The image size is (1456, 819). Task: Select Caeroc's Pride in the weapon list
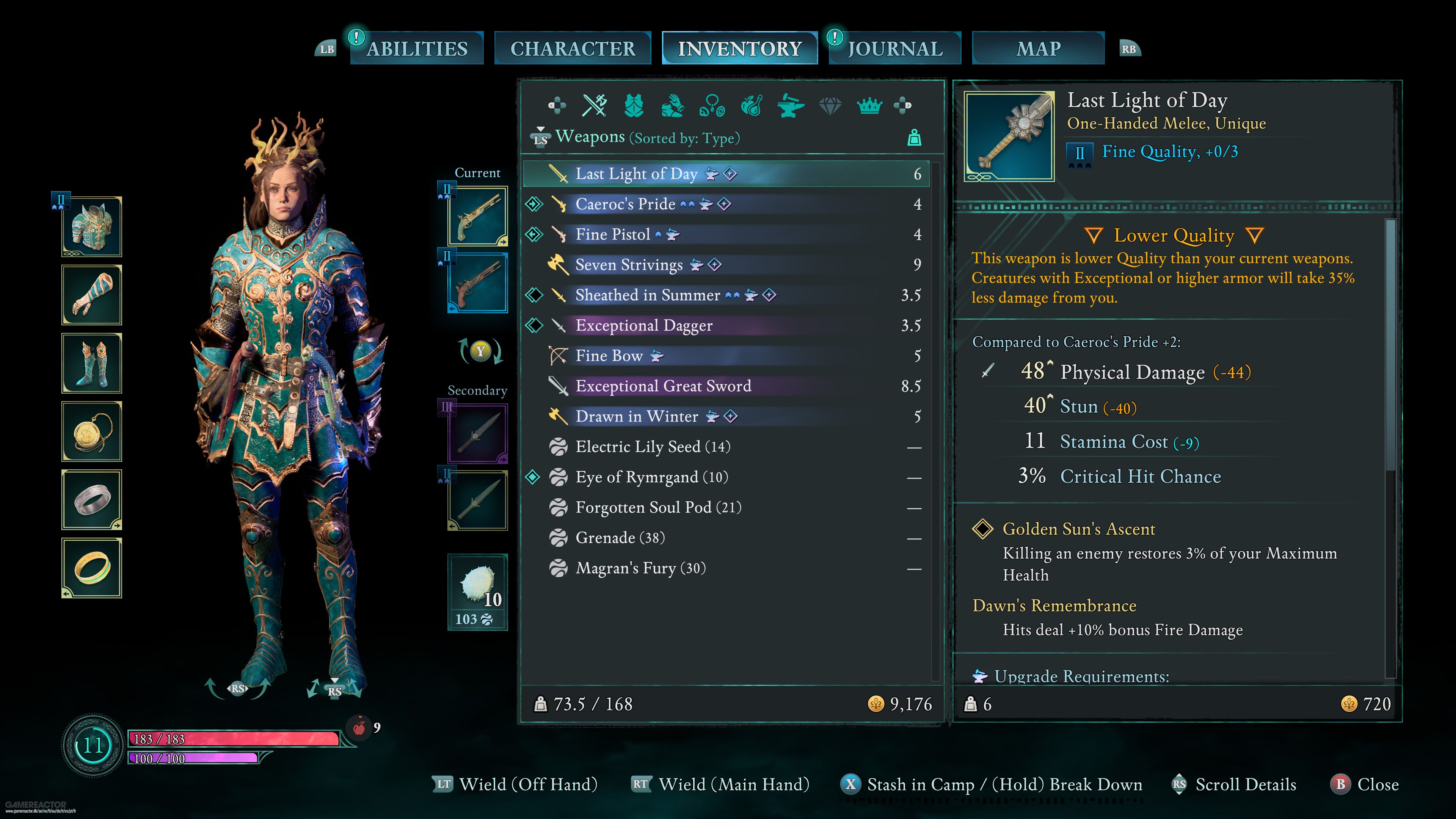625,204
